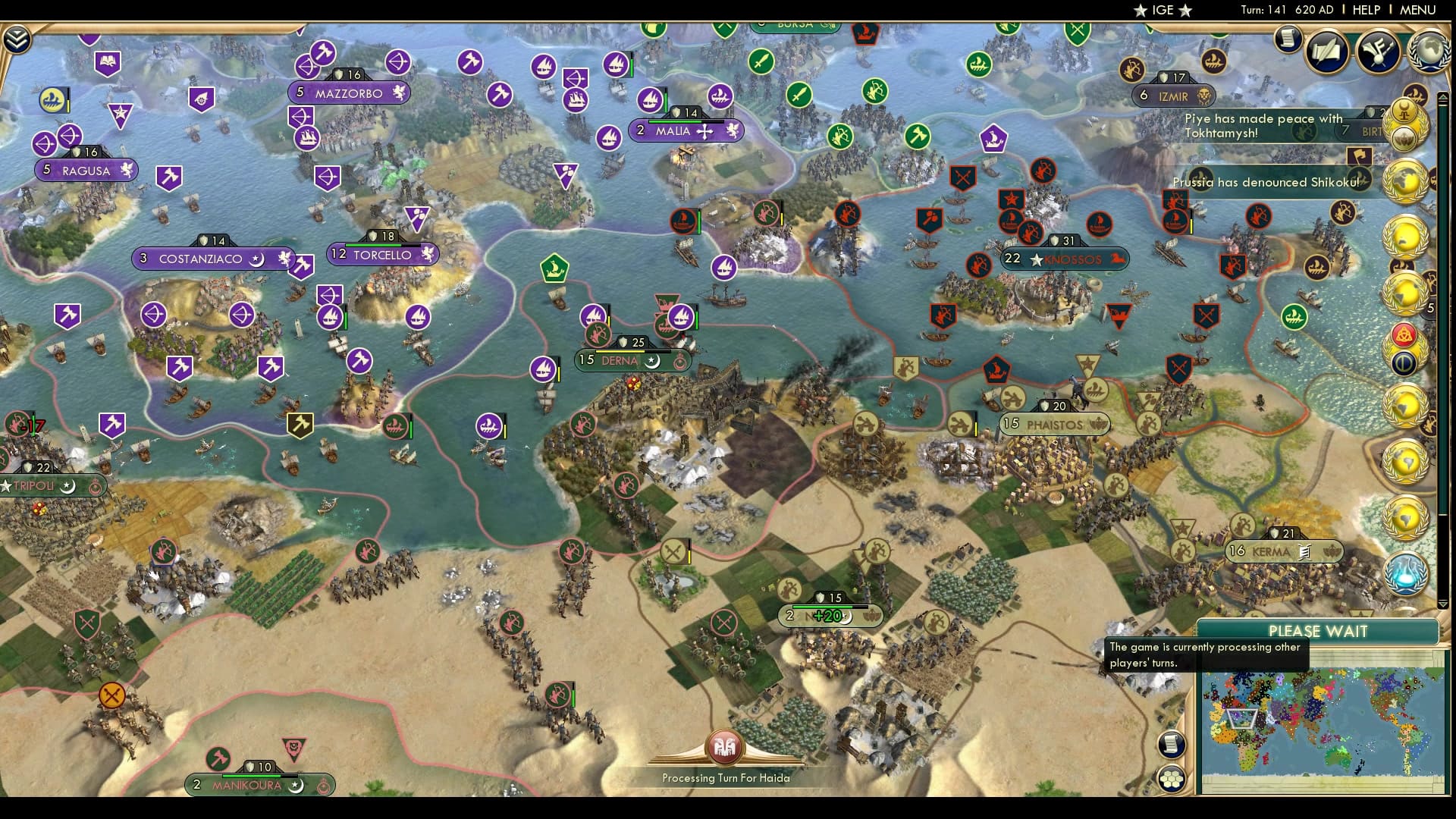Screen dimensions: 1456x819
Task: Collapse the top-left double-chevron panel
Action: [x=17, y=38]
